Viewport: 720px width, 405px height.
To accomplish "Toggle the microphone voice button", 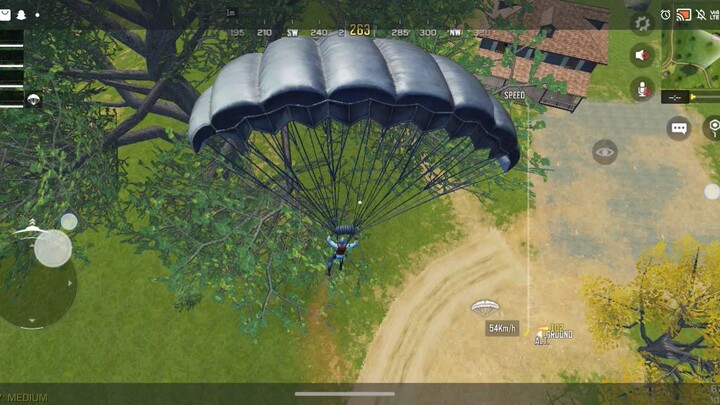I will [x=642, y=90].
